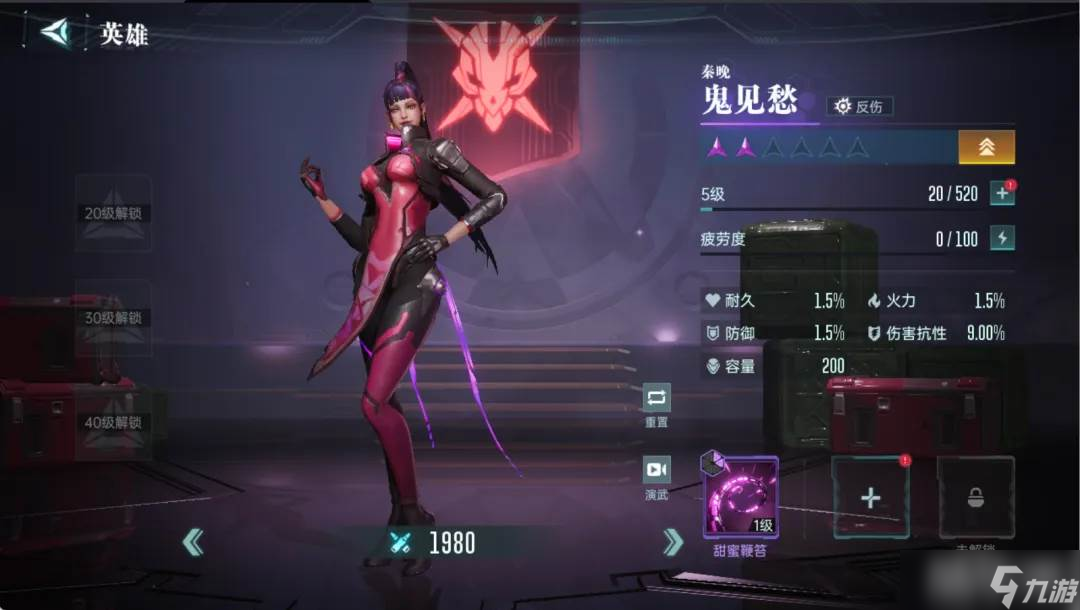Select the 20级解锁 locked slot
1080x610 pixels.
click(112, 213)
